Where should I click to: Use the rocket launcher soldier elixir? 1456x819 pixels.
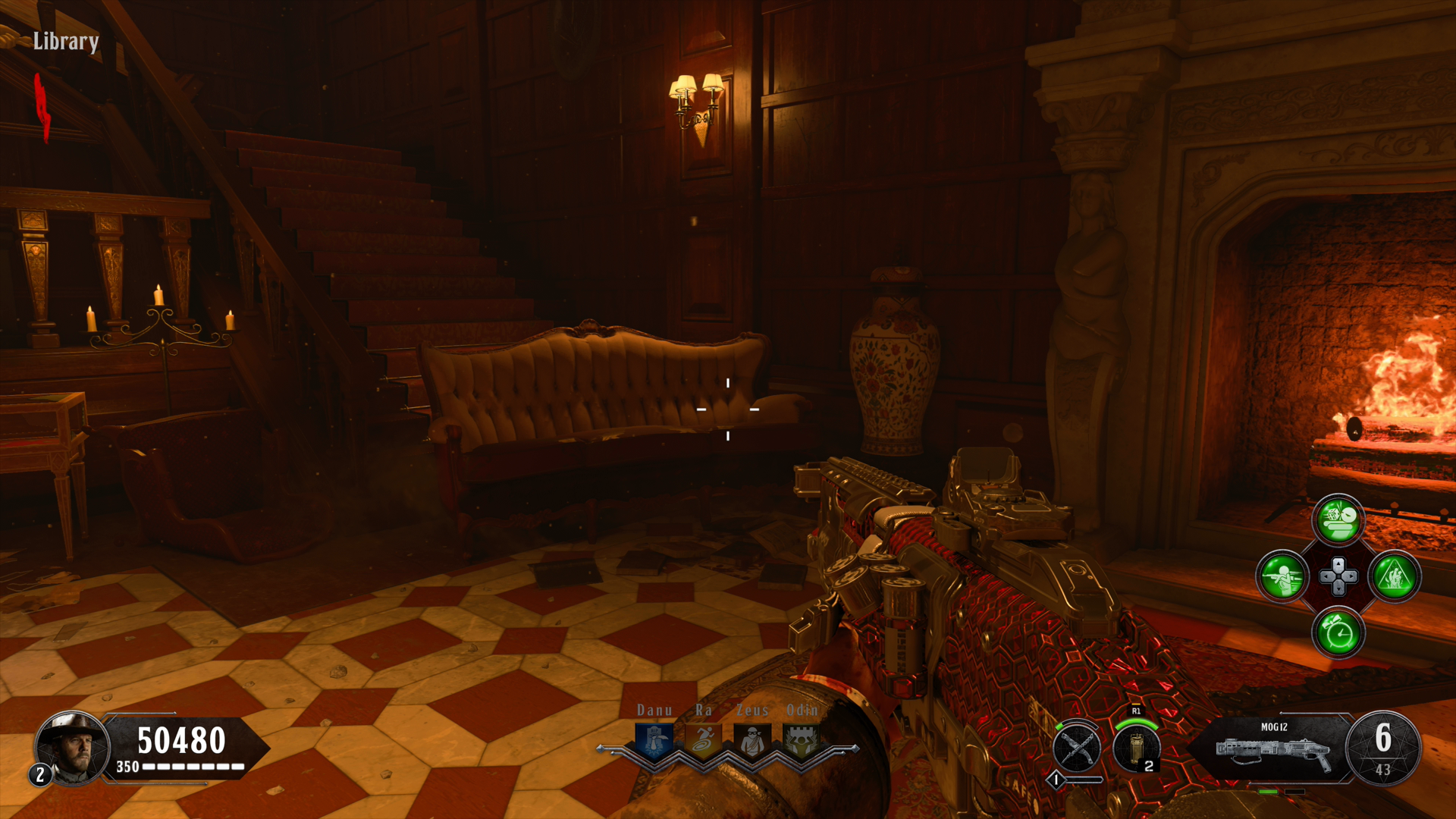pyautogui.click(x=1282, y=576)
